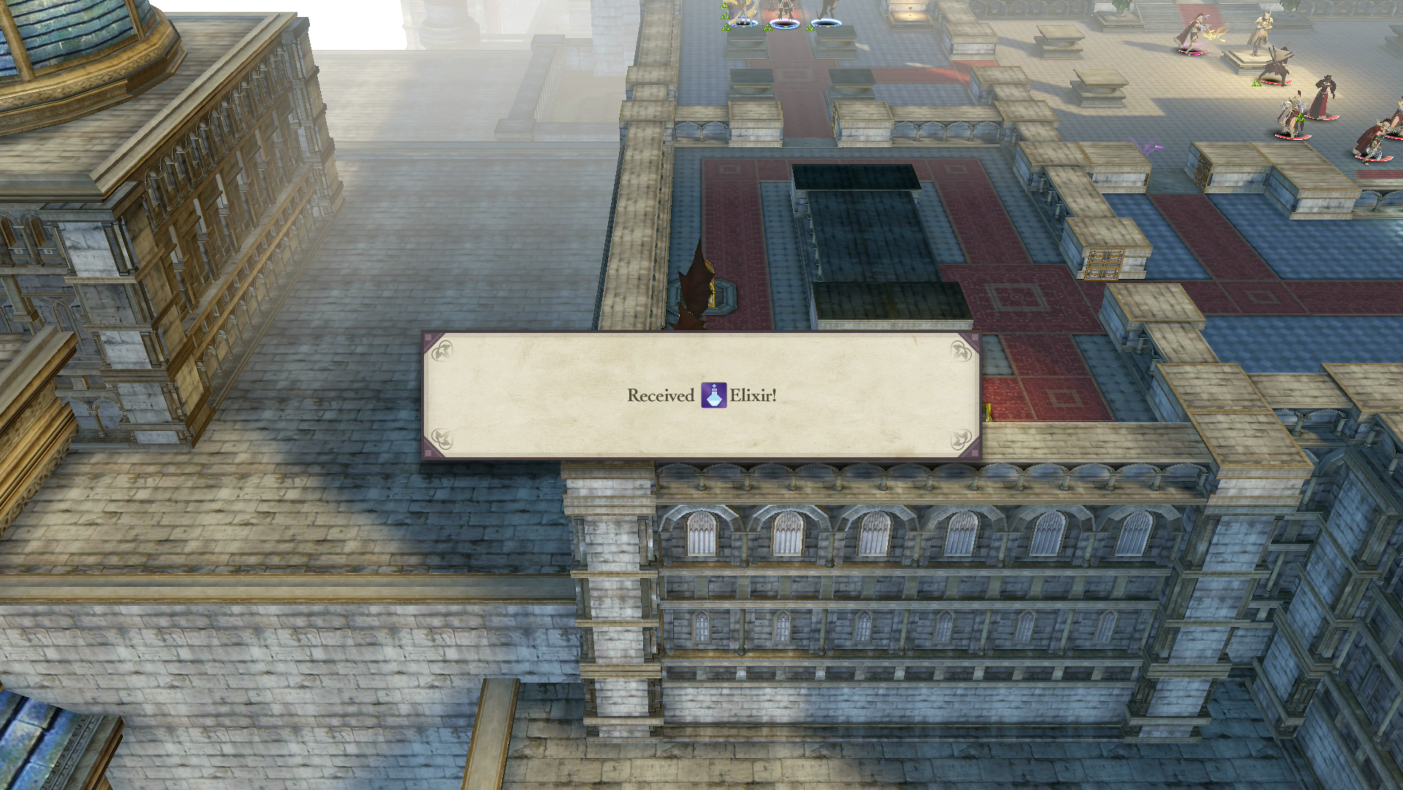Select the middle glowing blue ring near top-left

(786, 24)
